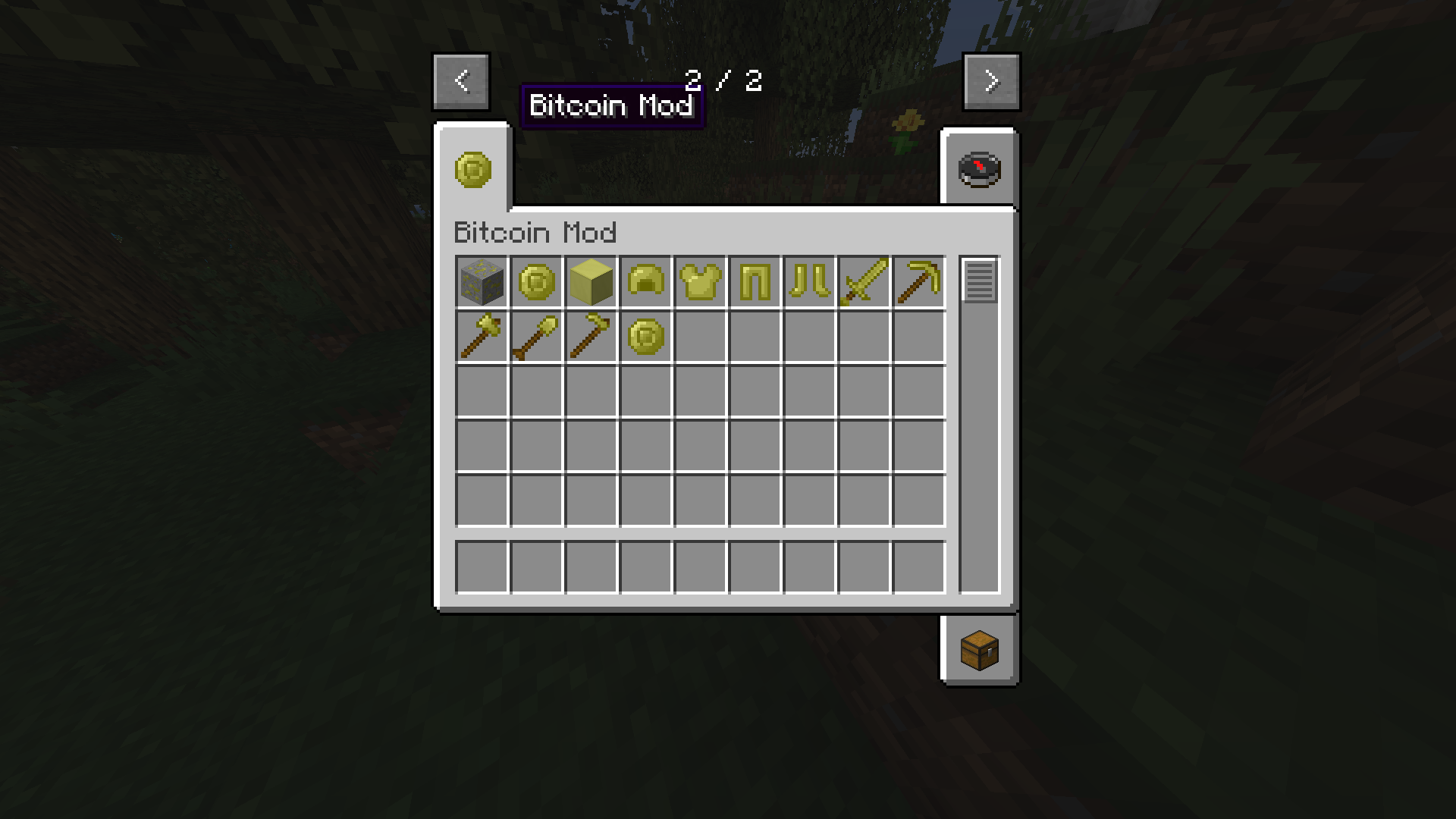Select the Bitcoin block
The width and height of the screenshot is (1456, 819).
[591, 283]
